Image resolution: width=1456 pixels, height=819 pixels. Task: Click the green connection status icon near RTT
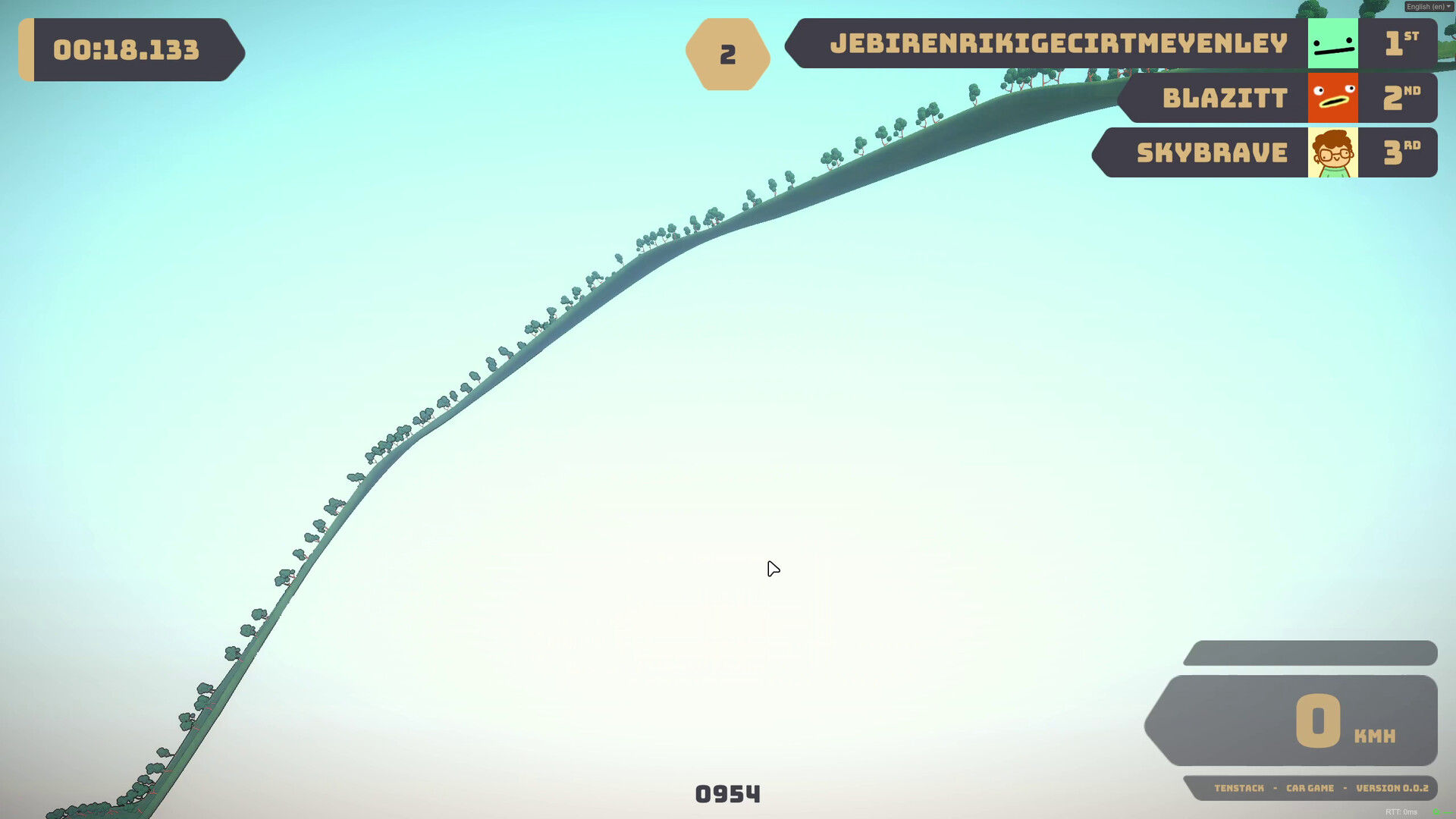tap(1438, 813)
